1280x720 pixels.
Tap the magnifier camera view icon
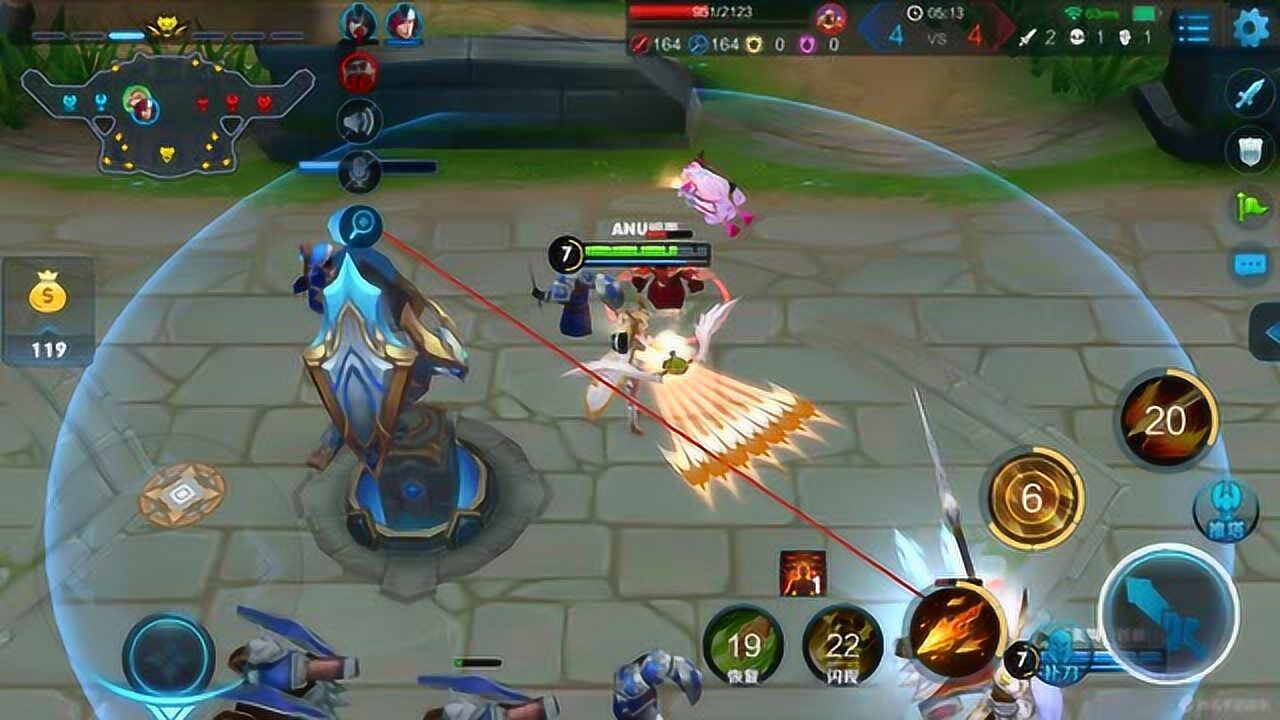(x=359, y=224)
